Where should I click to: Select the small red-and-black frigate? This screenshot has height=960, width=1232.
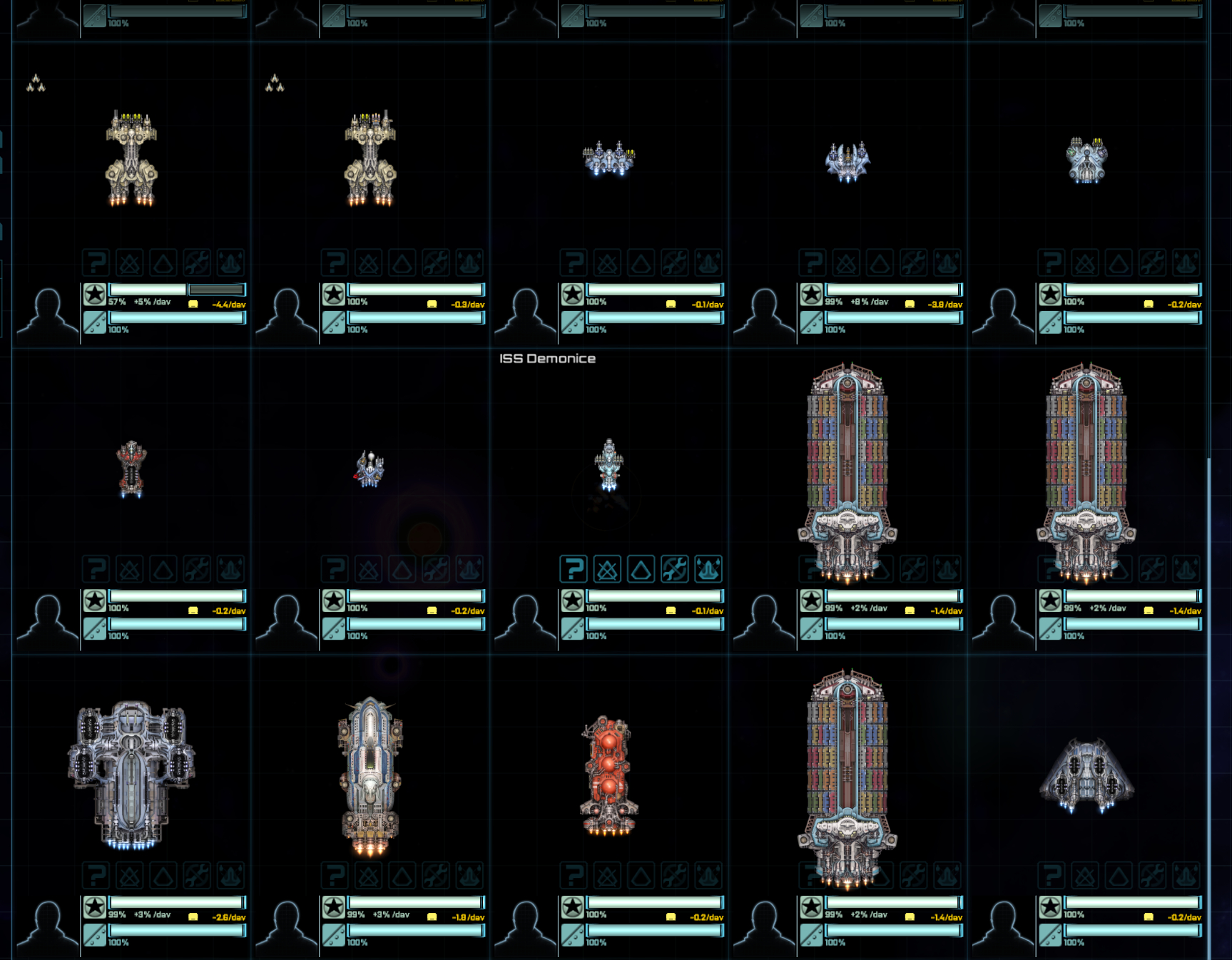point(131,469)
